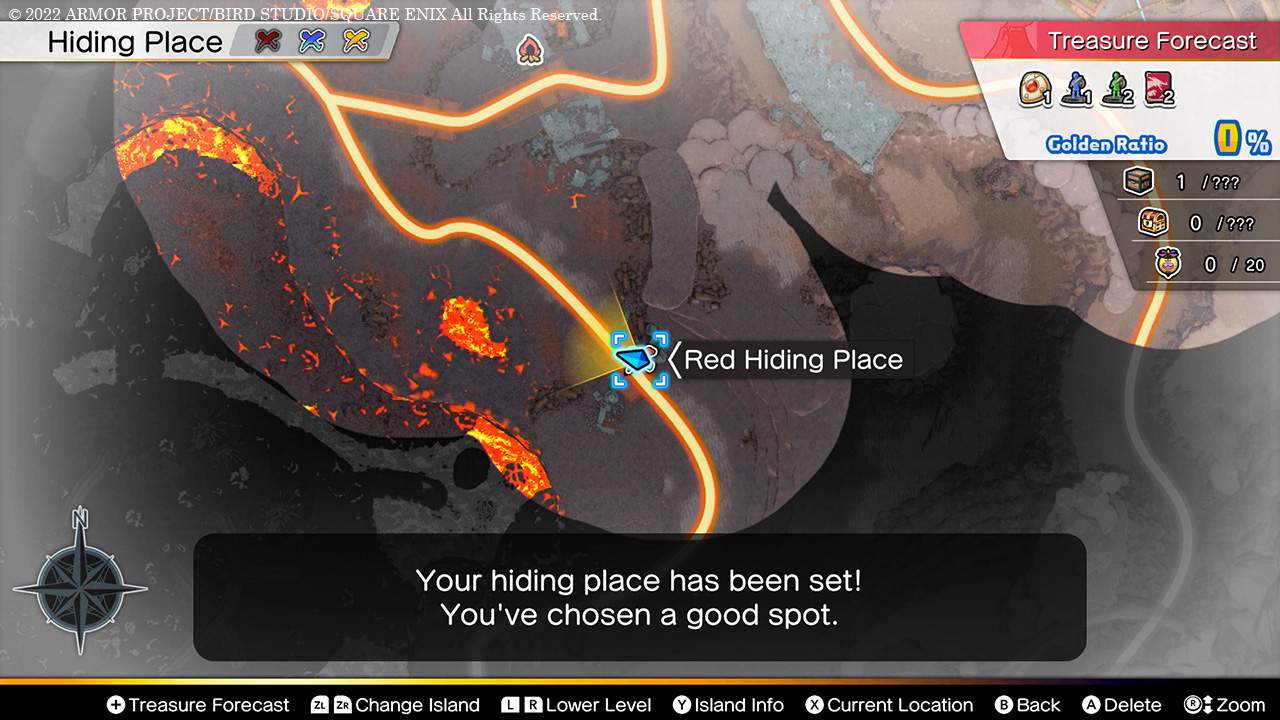This screenshot has width=1280, height=720.
Task: Toggle the red X hiding place marker
Action: tap(266, 42)
